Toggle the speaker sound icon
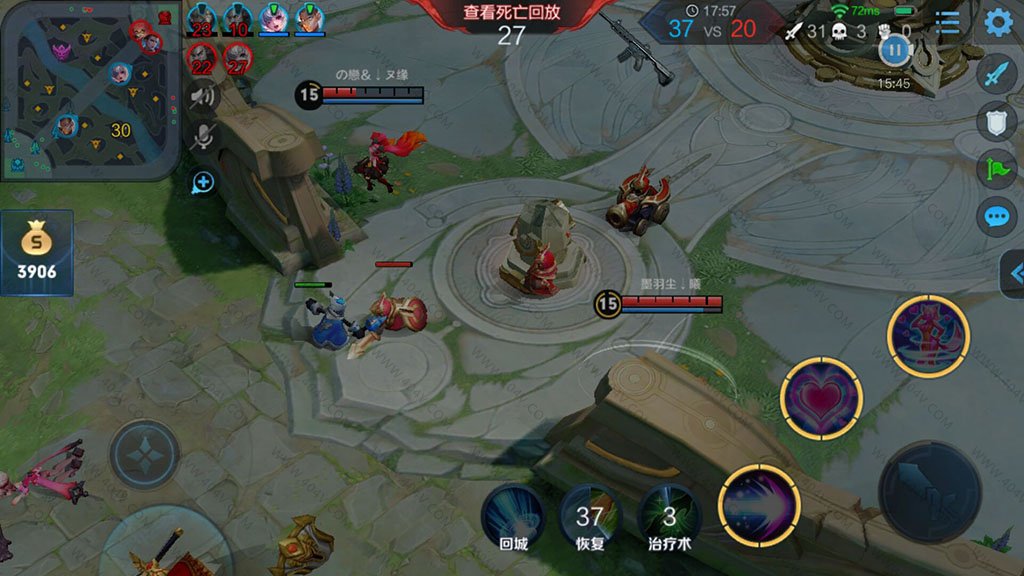1024x576 pixels. click(203, 96)
